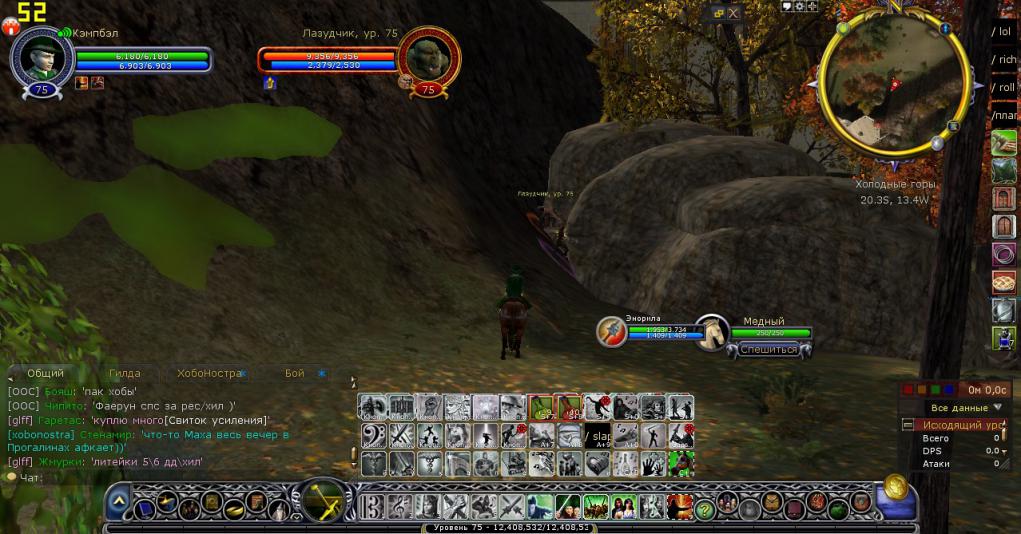The height and width of the screenshot is (534, 1021).
Task: Use the /roll shortcut slot
Action: click(1002, 87)
